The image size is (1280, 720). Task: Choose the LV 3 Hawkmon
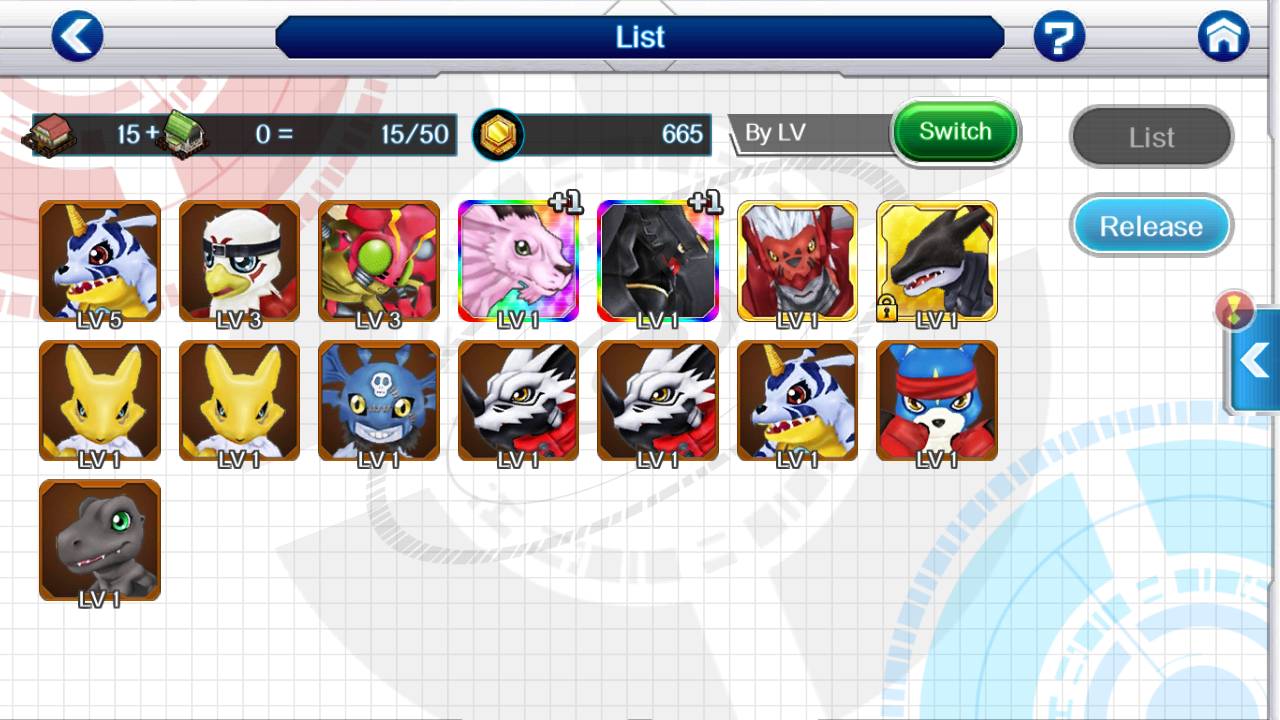239,261
